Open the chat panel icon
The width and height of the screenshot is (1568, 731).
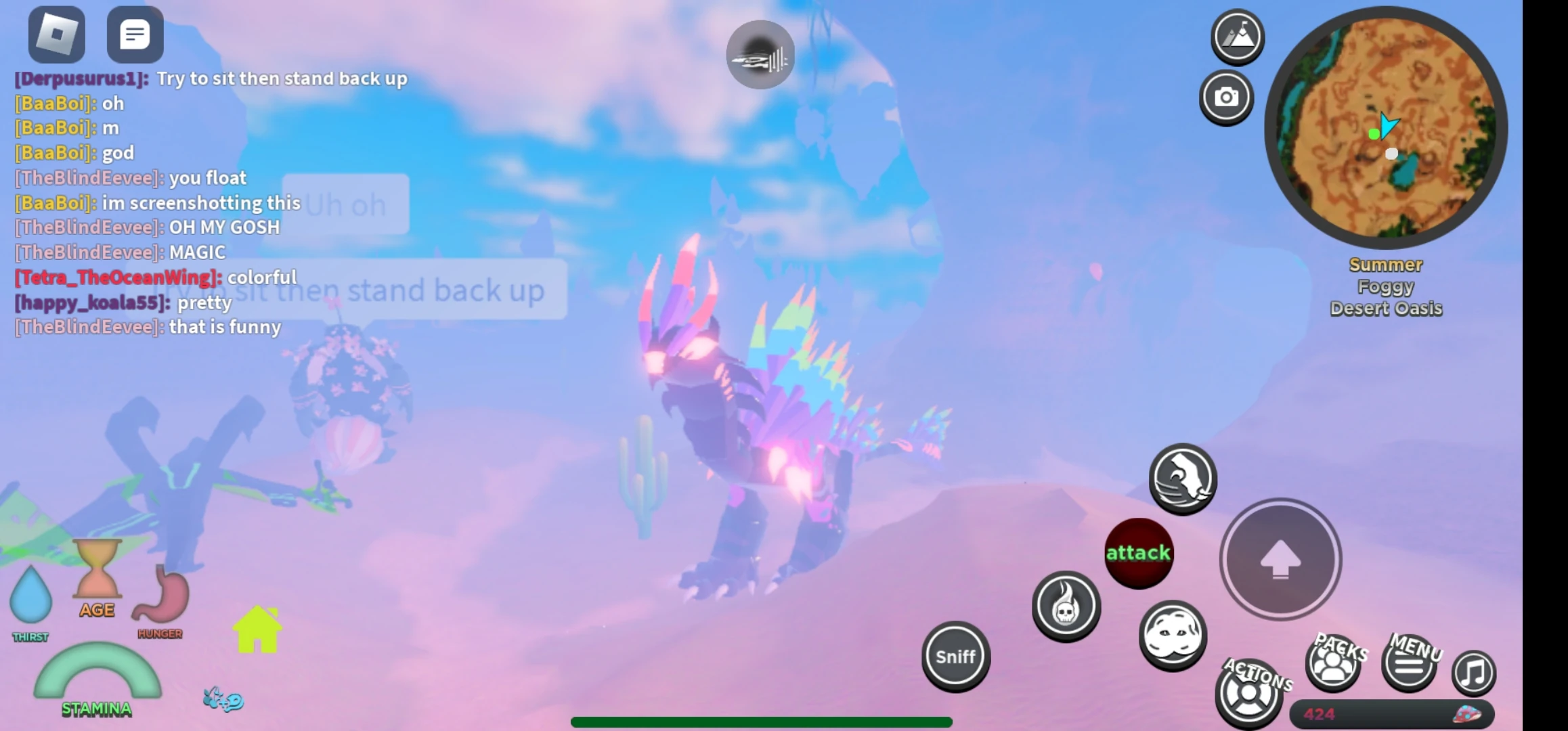(x=135, y=33)
